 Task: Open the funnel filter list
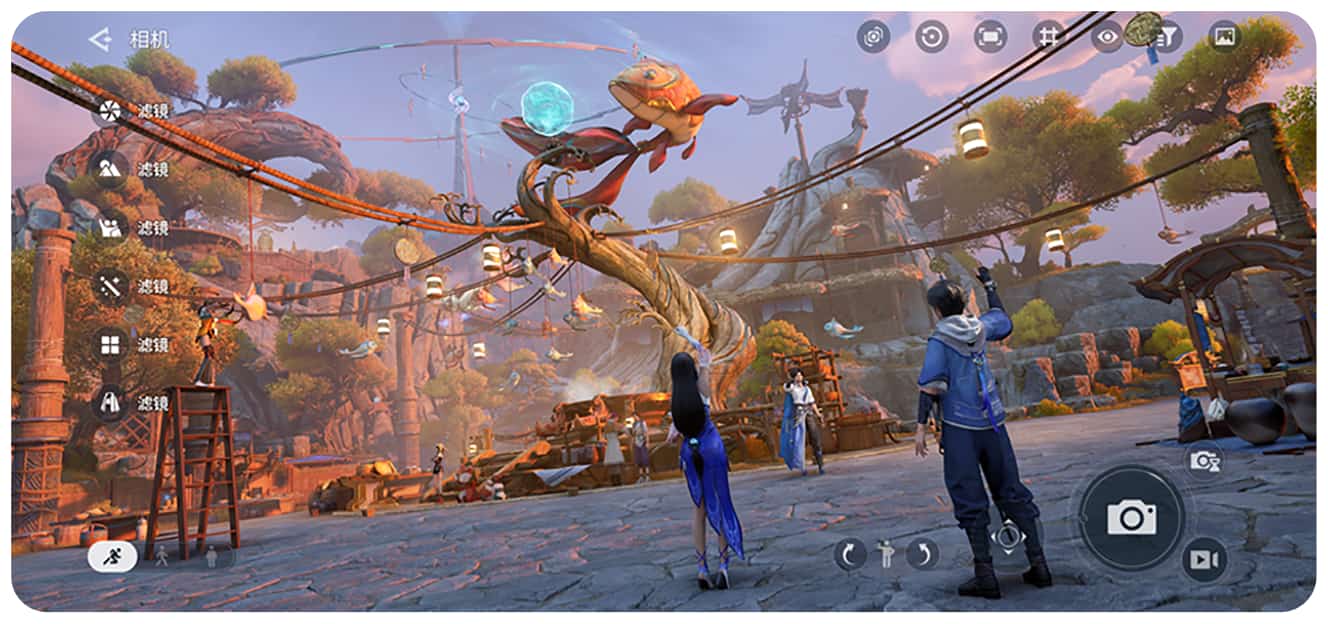(1165, 37)
